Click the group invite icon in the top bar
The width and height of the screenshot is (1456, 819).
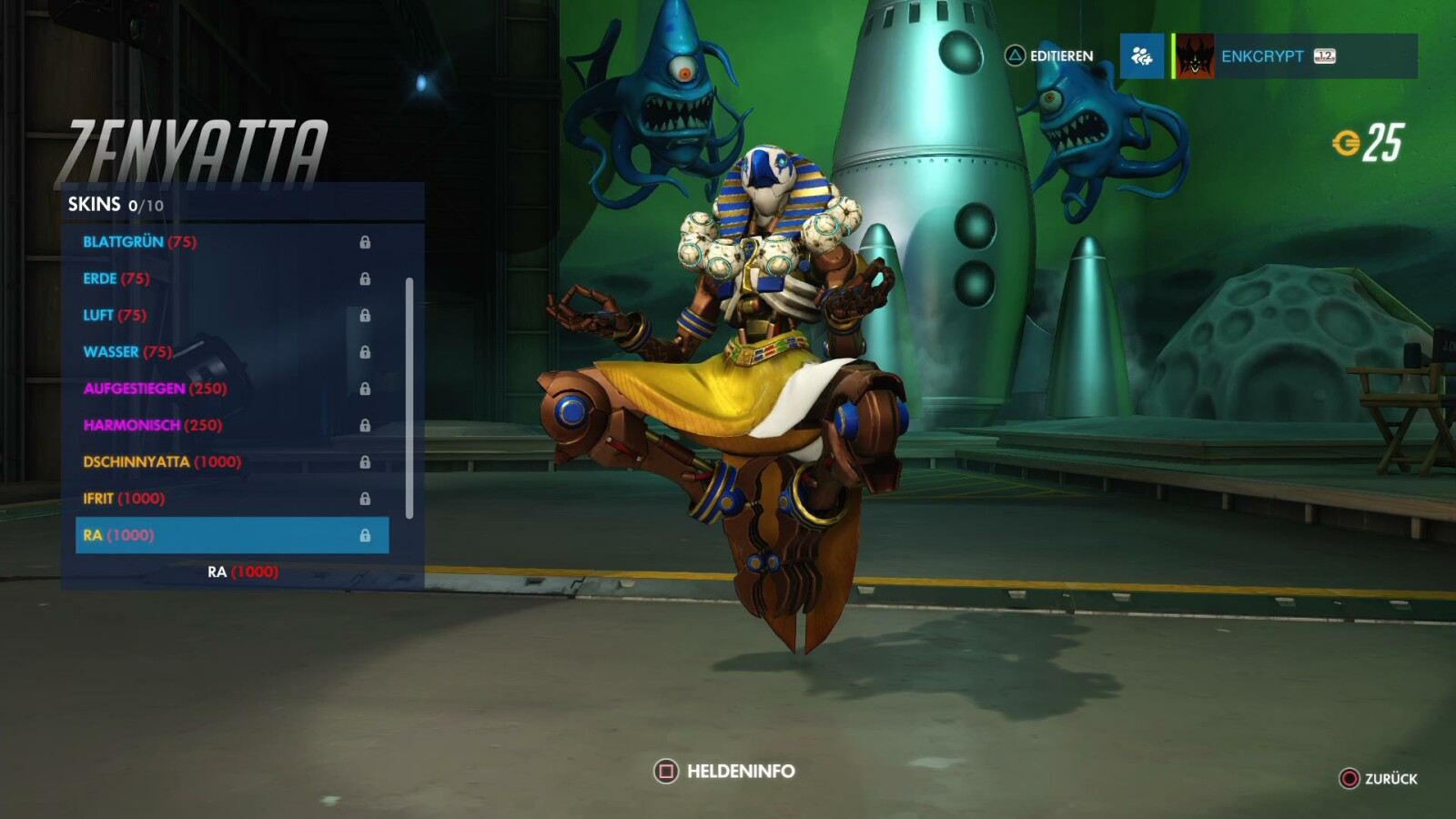coord(1141,56)
